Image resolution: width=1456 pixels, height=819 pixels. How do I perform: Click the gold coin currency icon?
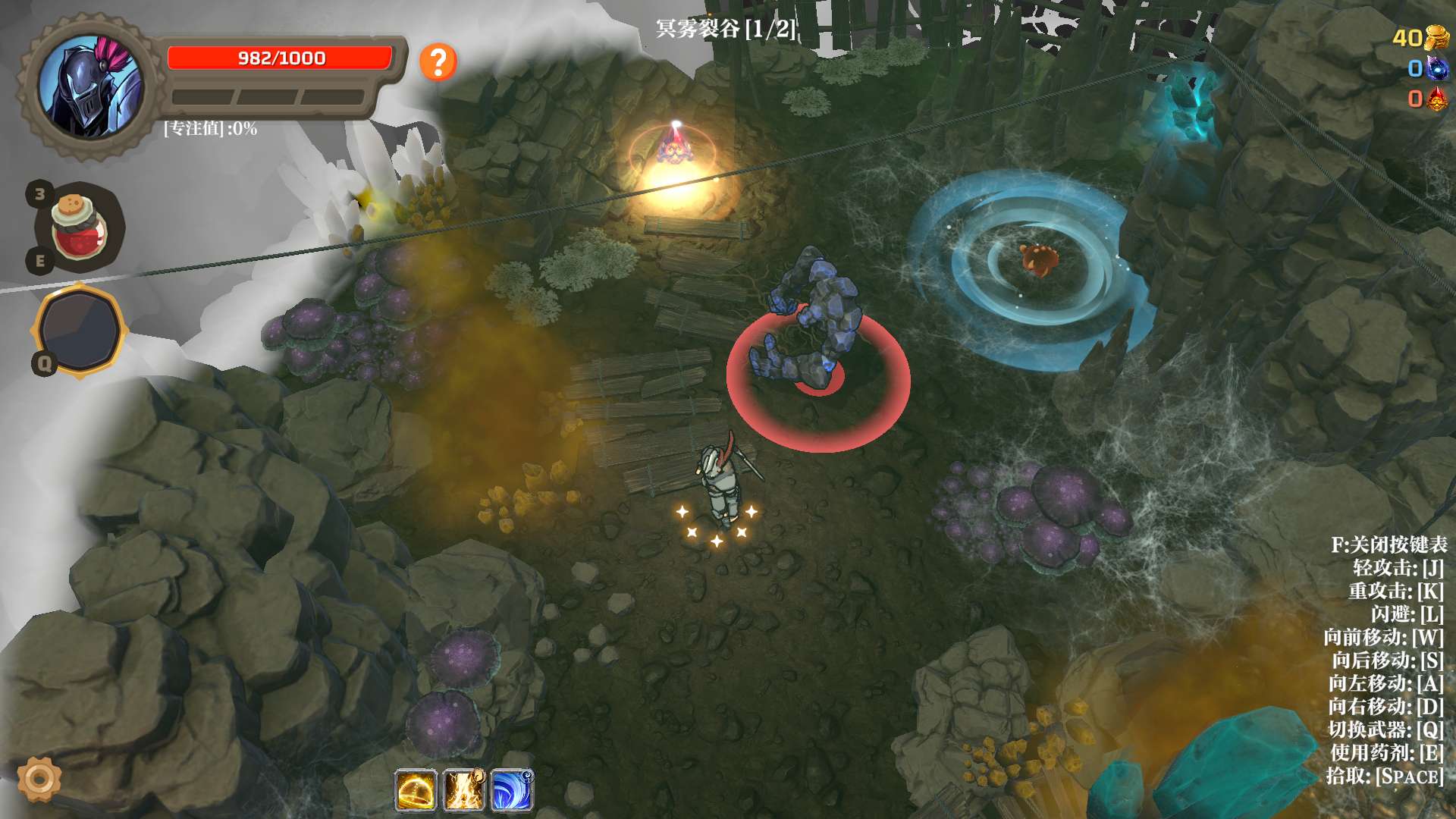(1436, 37)
